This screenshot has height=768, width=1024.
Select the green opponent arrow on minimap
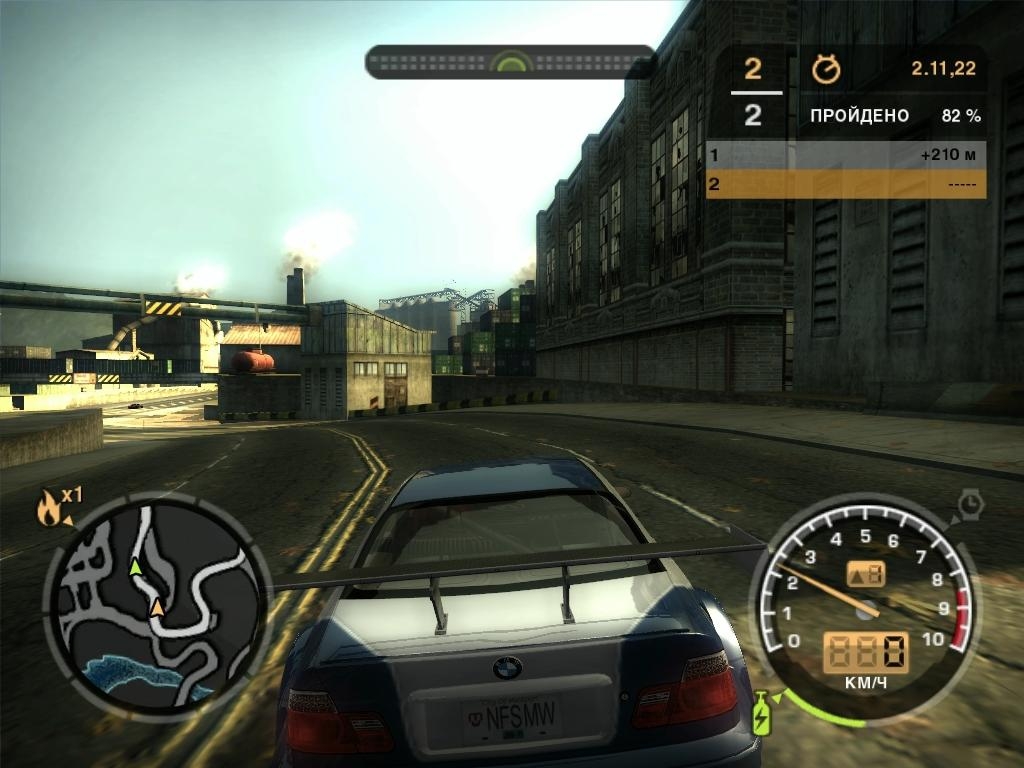pos(135,567)
